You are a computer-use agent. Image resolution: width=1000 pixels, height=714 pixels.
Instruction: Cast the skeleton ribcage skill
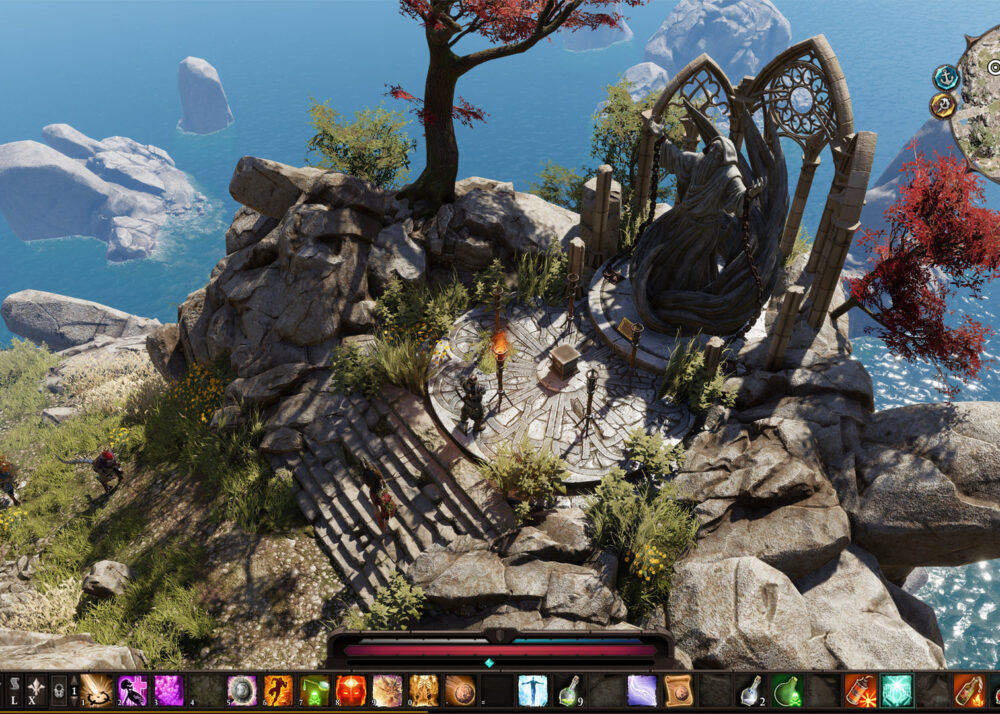pos(423,691)
